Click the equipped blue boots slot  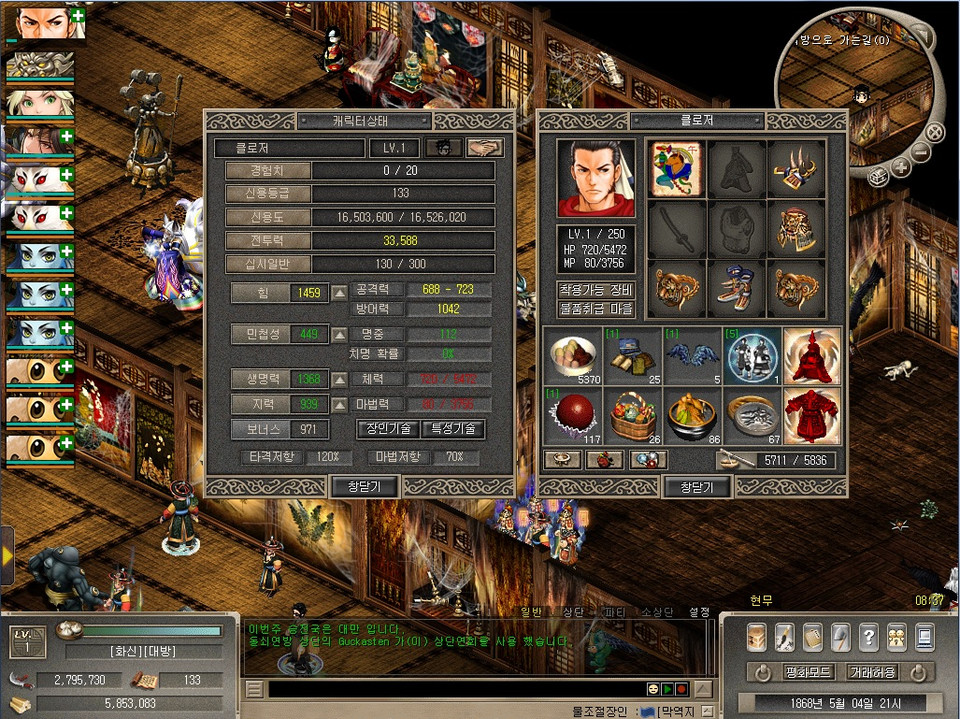737,290
